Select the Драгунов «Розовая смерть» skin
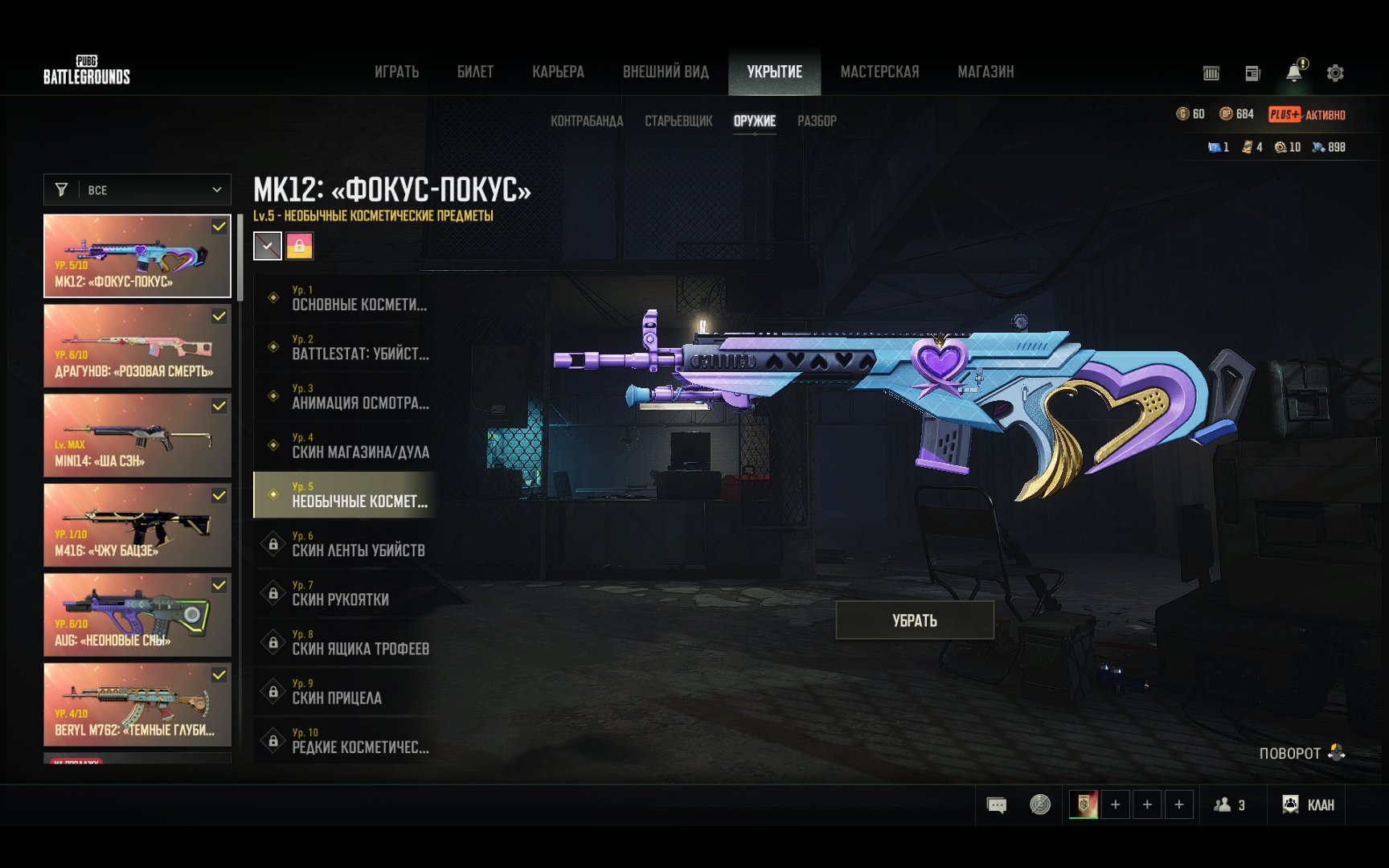Screen dimensions: 1389x868 [x=137, y=346]
